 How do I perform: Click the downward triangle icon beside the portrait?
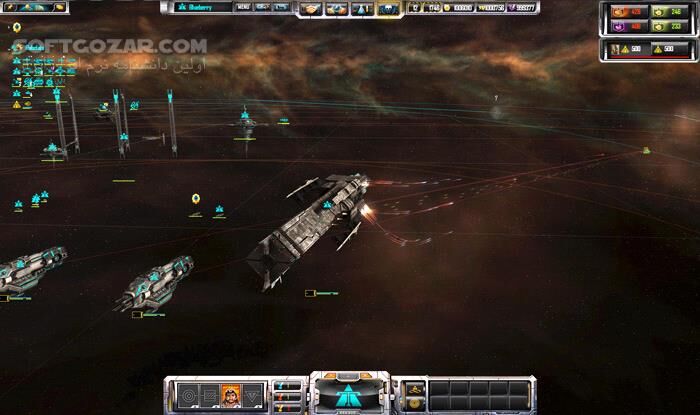pos(253,392)
